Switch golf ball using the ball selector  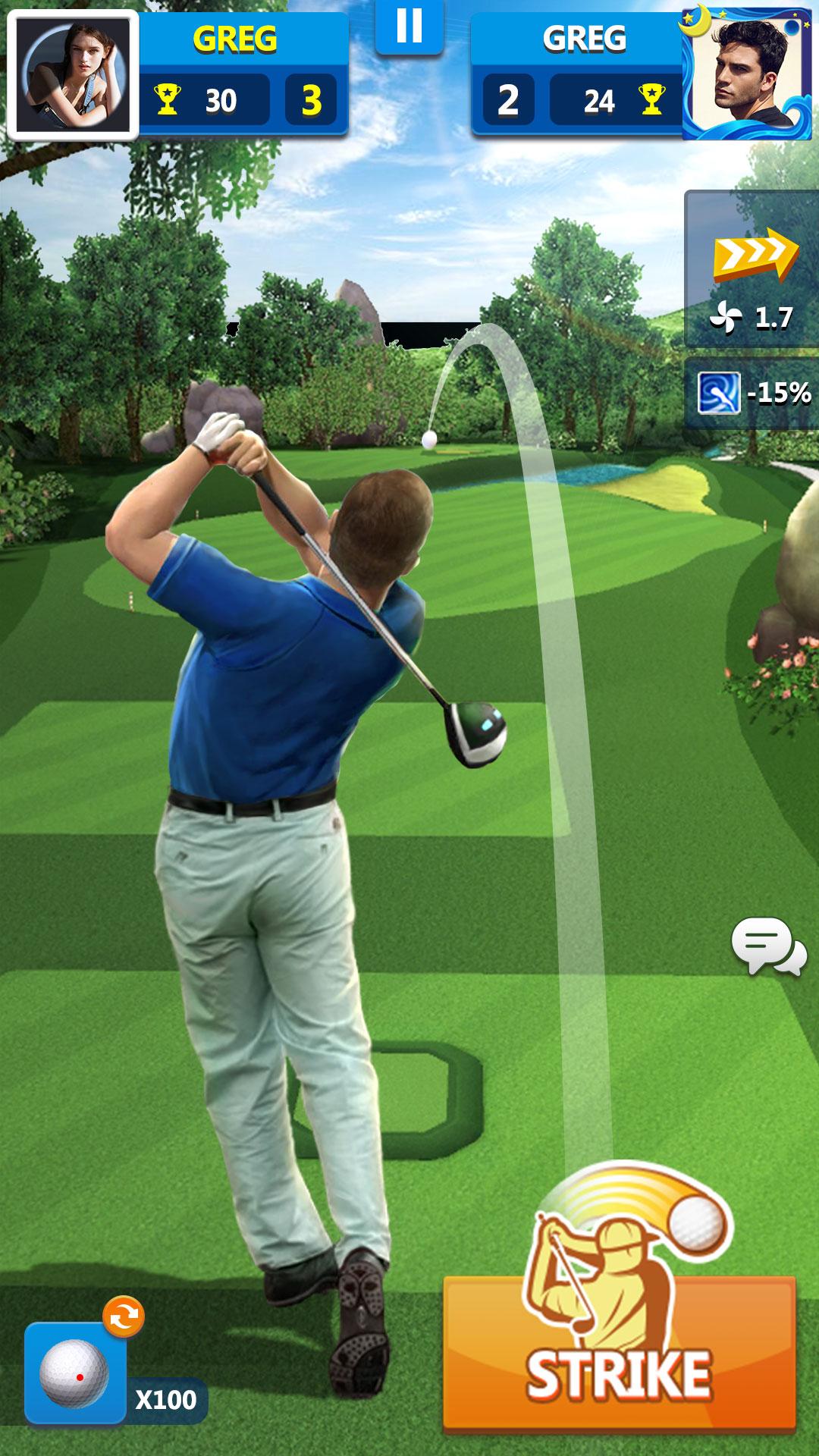[74, 1373]
